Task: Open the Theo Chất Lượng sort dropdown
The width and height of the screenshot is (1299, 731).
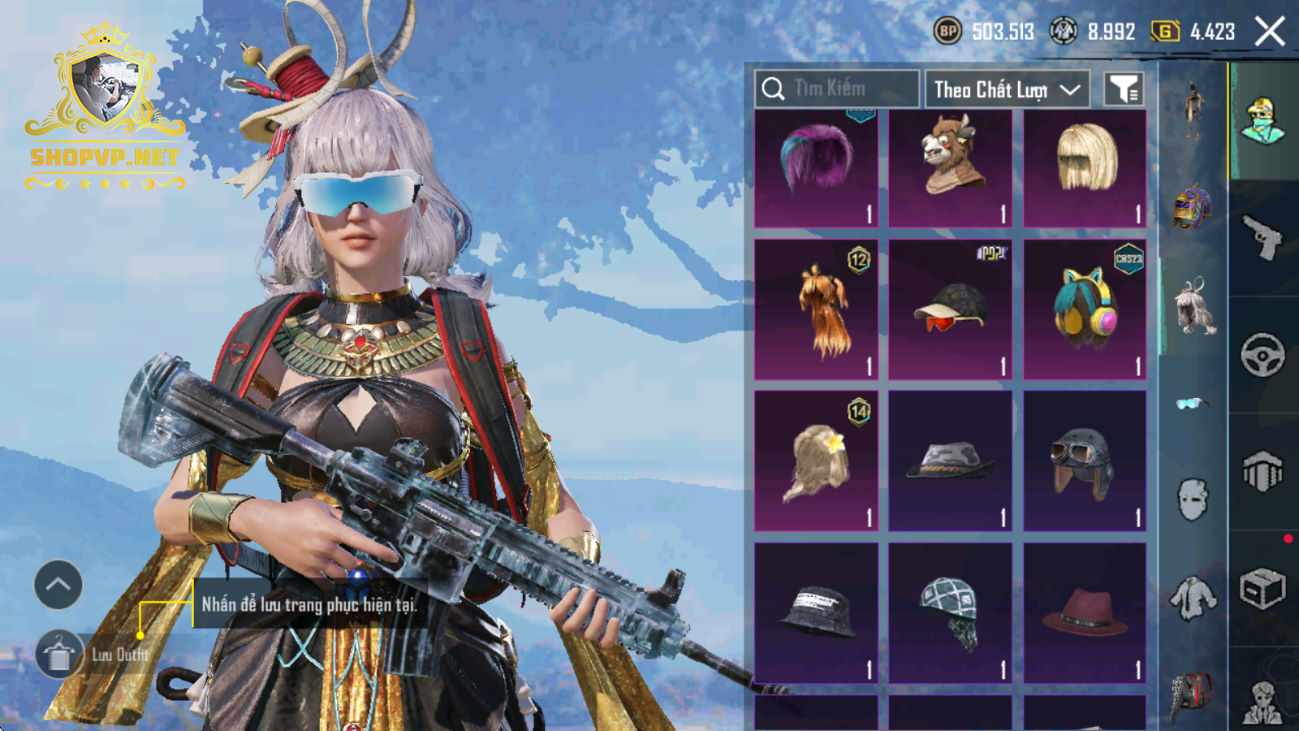Action: click(x=1007, y=89)
